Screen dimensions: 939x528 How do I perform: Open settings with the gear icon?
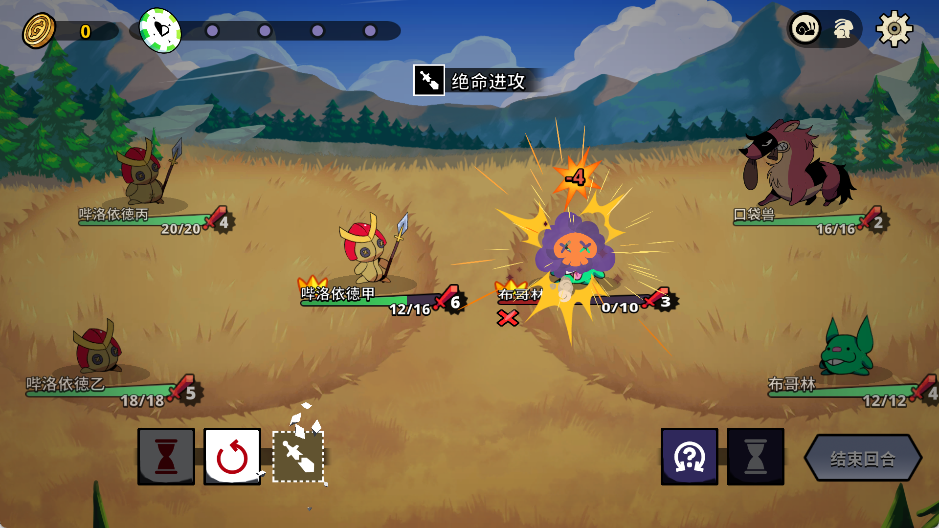[x=894, y=29]
